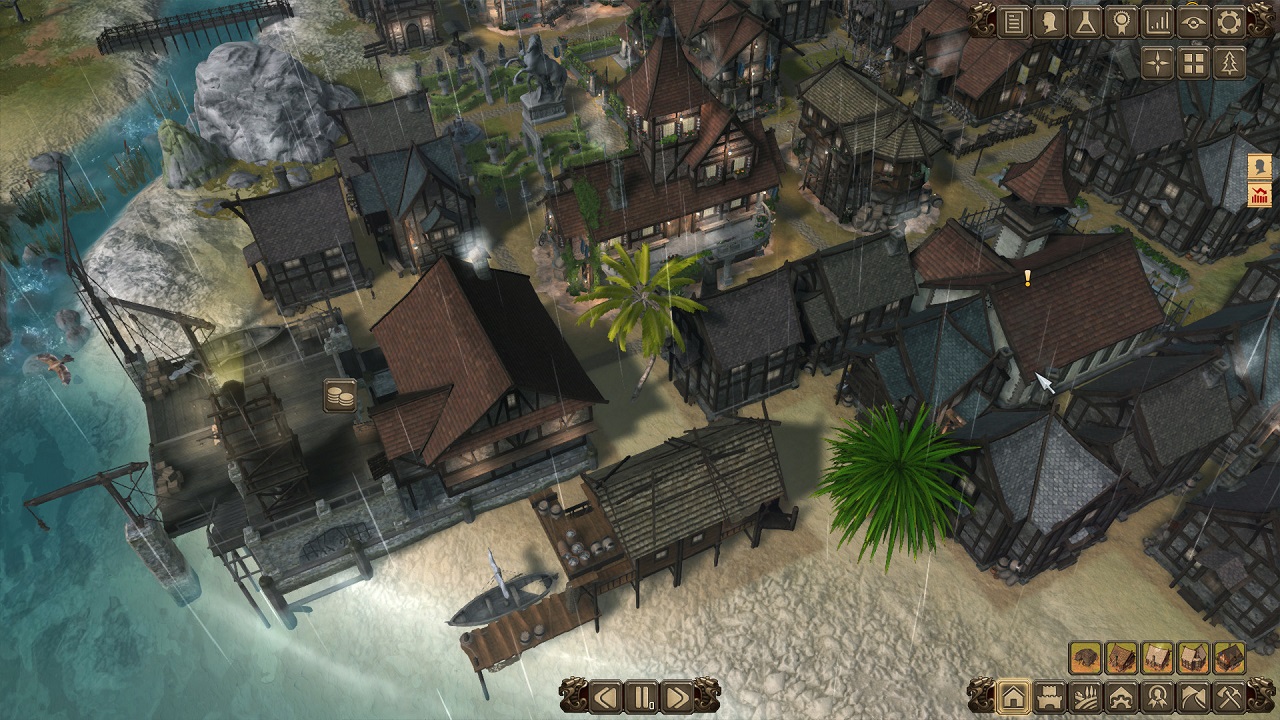The width and height of the screenshot is (1280, 720).
Task: Toggle the eye view overlay button
Action: click(x=1193, y=22)
